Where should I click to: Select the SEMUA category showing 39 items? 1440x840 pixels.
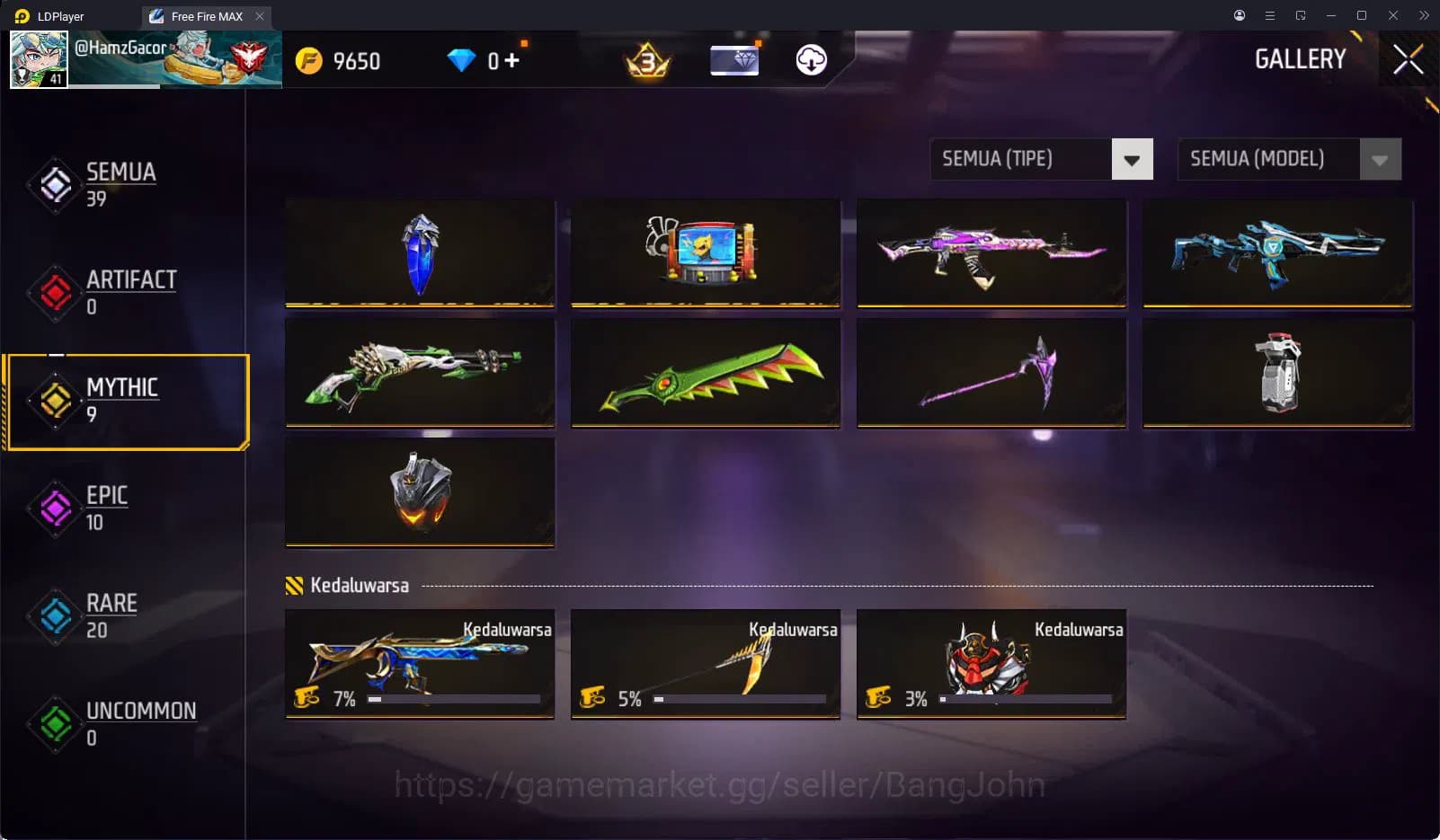pyautogui.click(x=121, y=184)
